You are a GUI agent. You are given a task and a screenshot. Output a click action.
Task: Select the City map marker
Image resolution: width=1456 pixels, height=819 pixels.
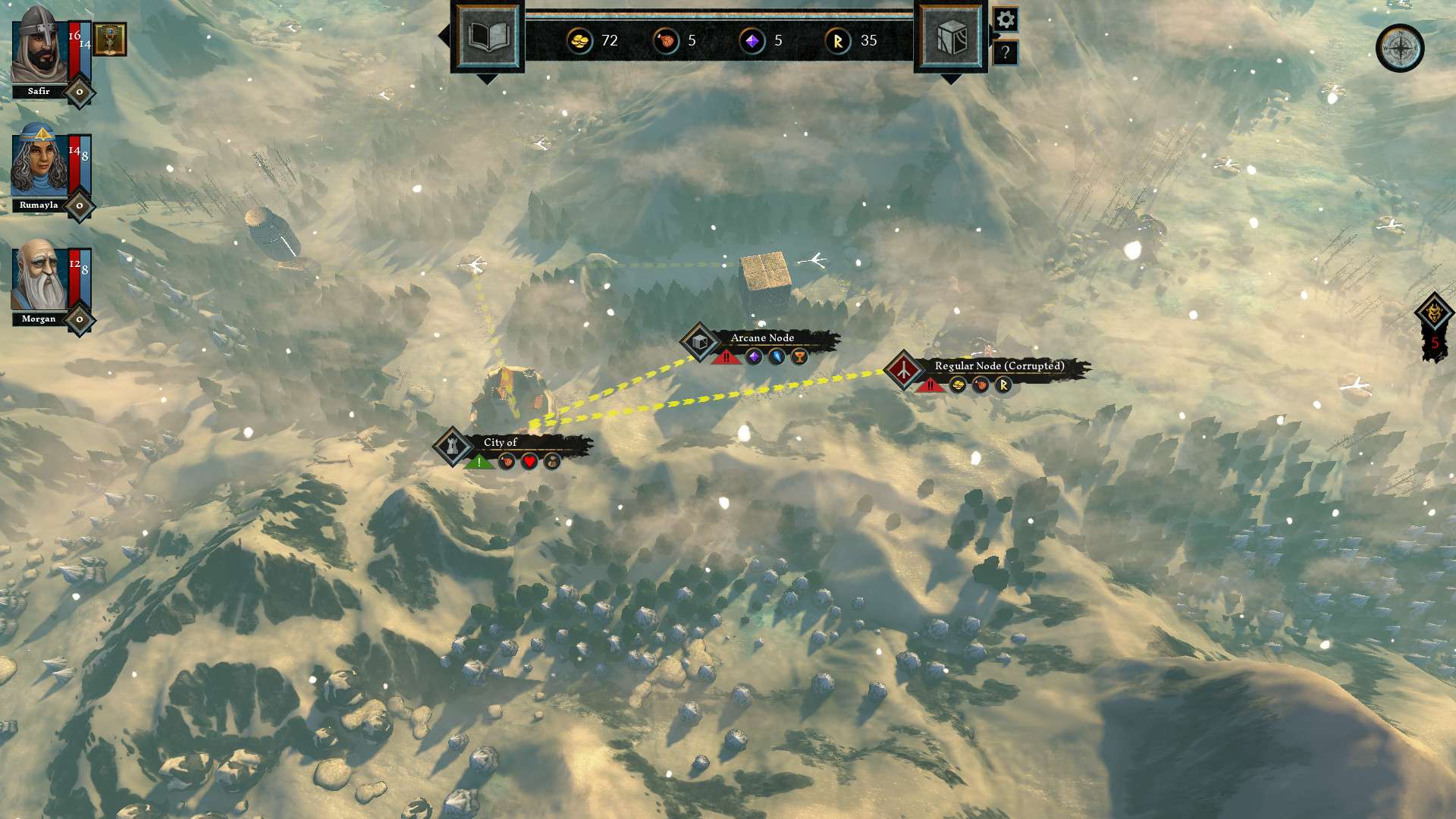coord(453,446)
